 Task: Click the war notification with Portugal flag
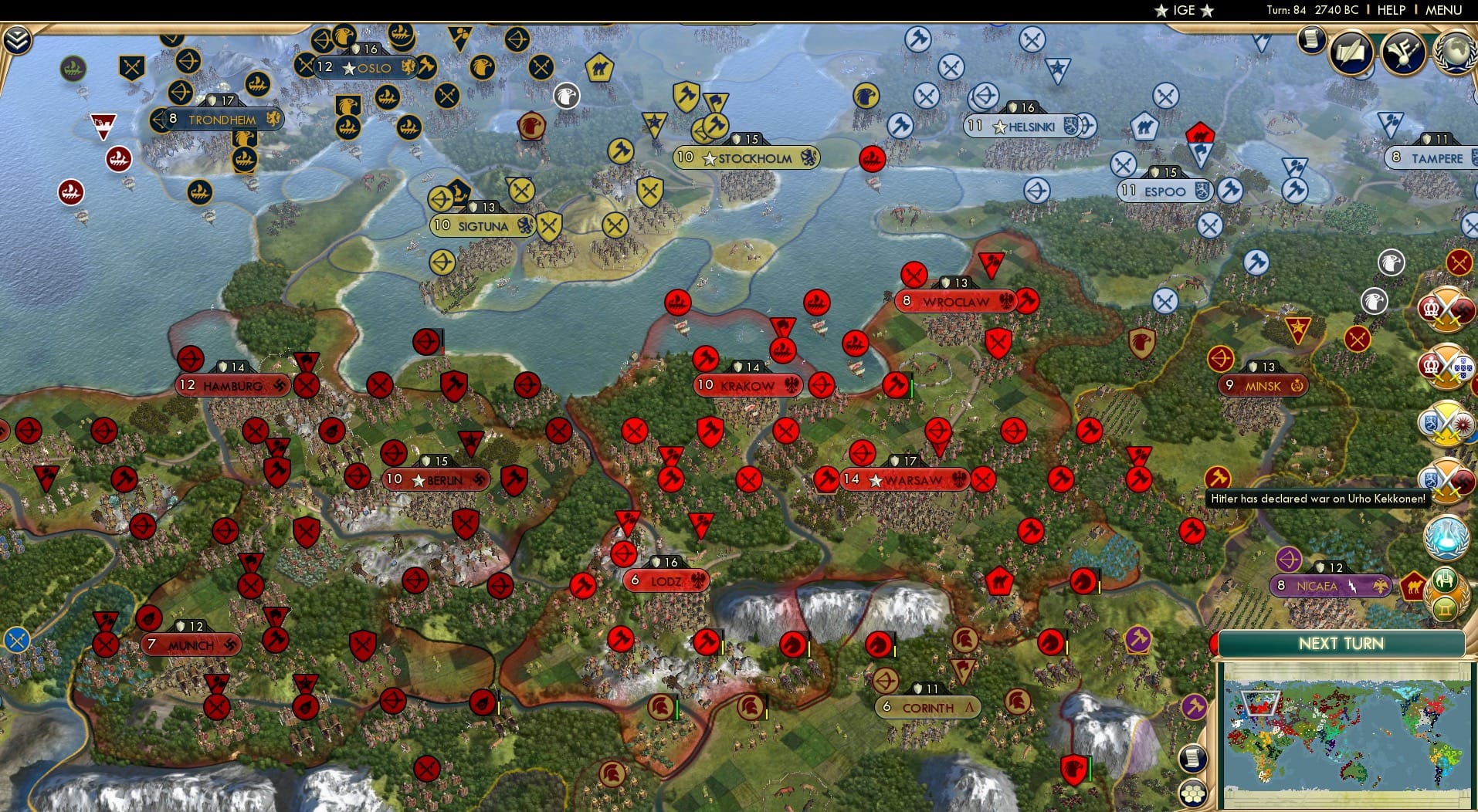click(x=1450, y=364)
